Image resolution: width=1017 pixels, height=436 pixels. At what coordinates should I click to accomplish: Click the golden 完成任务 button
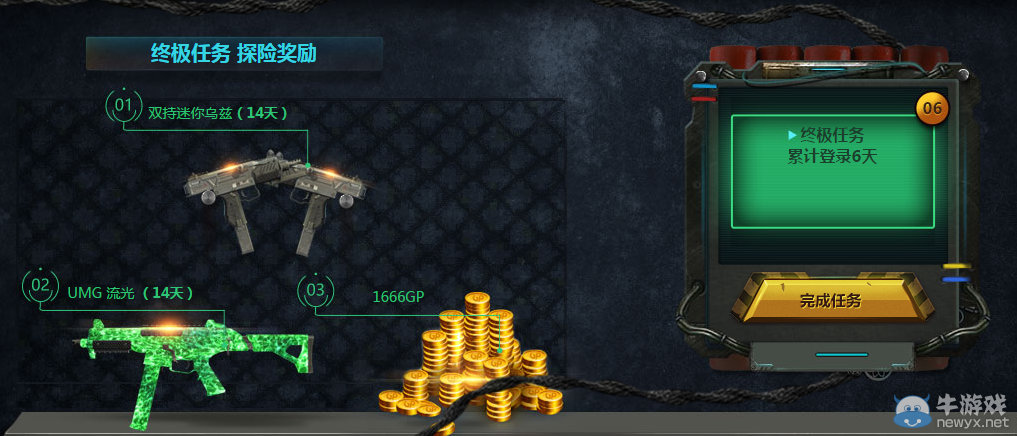pos(830,299)
